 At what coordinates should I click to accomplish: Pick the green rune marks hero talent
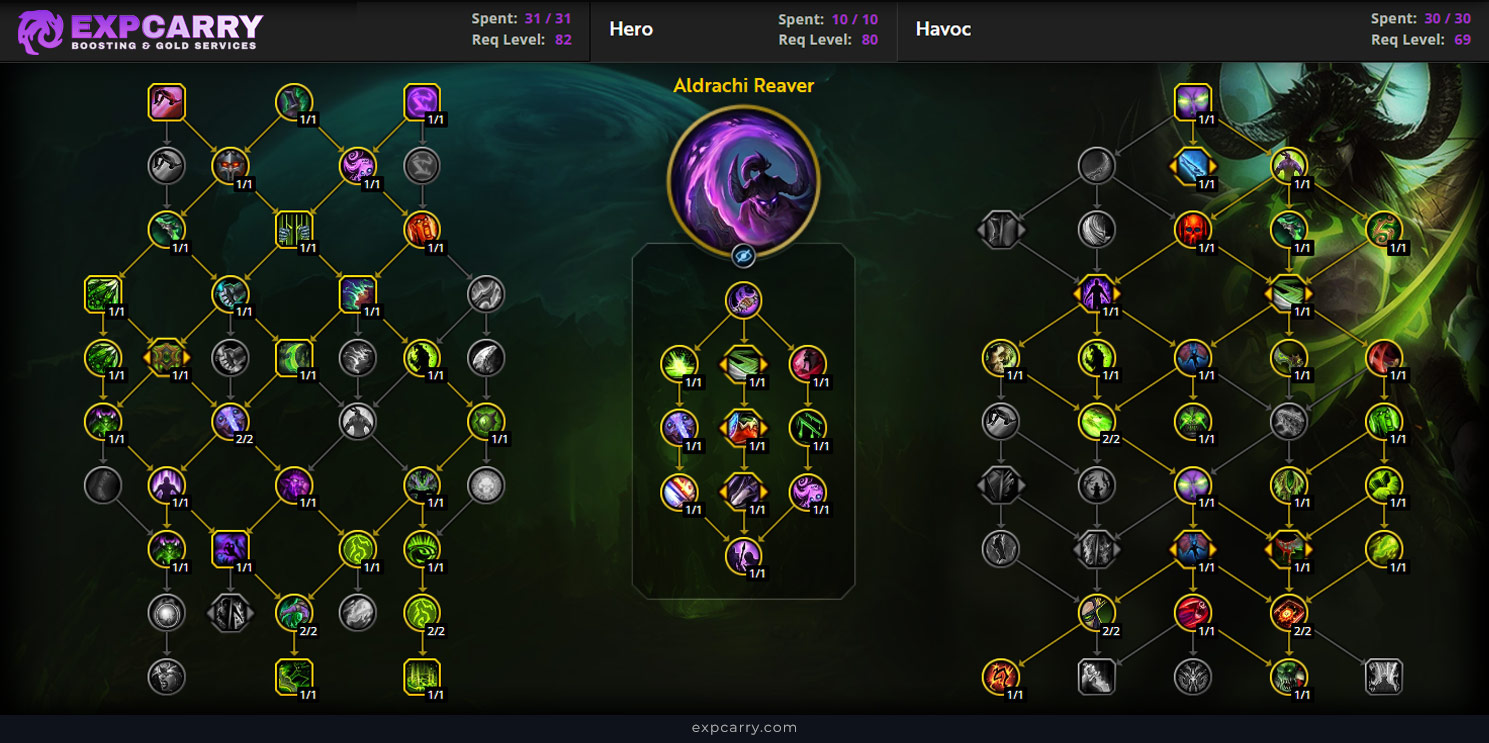coord(807,428)
